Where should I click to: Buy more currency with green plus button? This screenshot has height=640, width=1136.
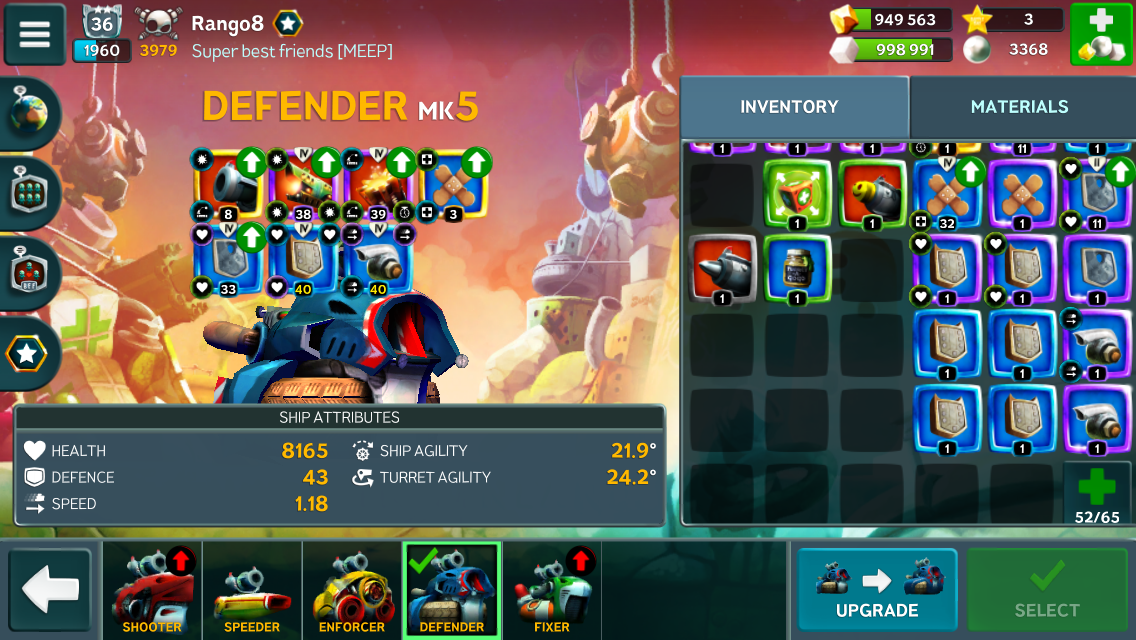tap(1100, 34)
